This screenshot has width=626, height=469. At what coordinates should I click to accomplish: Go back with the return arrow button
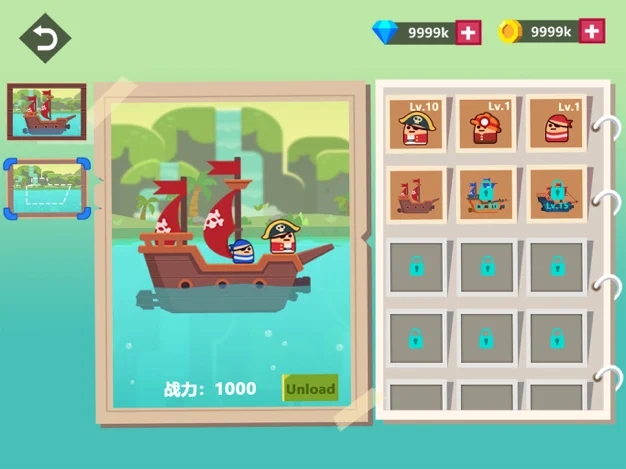[45, 38]
